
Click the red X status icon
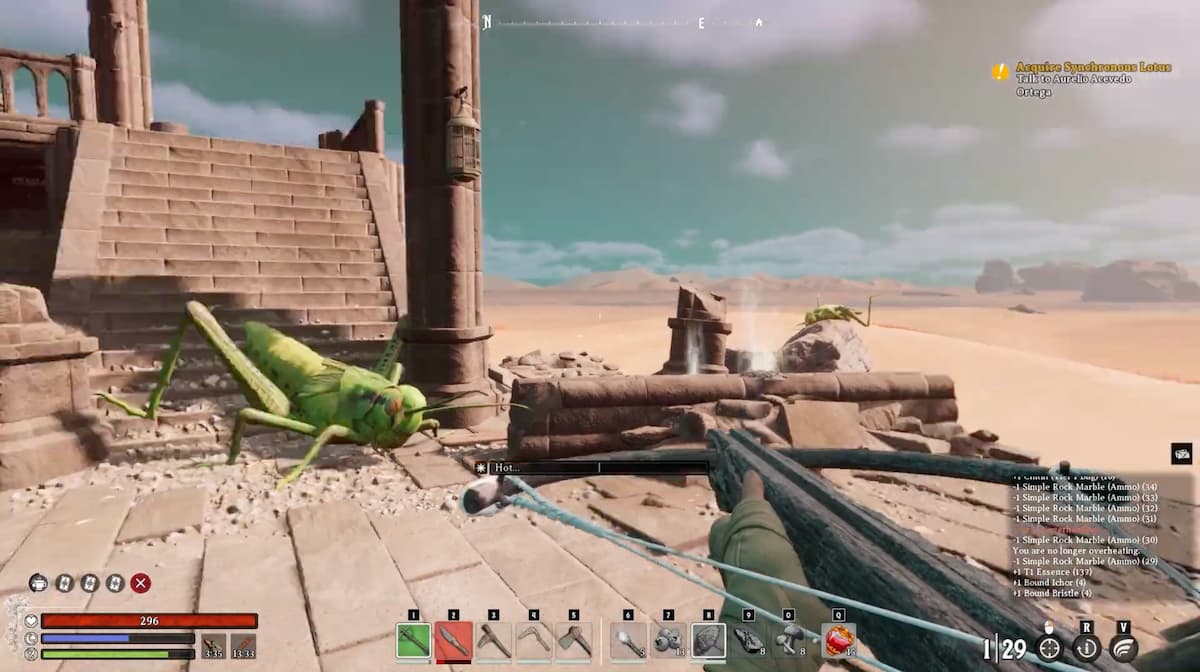point(141,583)
